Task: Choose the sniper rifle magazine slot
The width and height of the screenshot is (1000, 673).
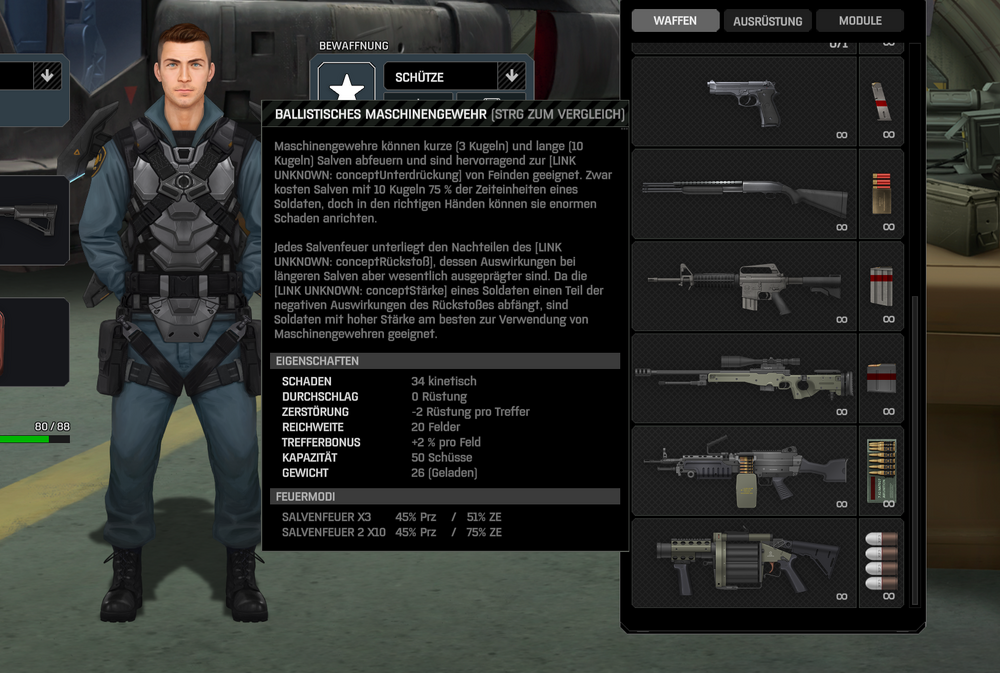Action: coord(881,378)
